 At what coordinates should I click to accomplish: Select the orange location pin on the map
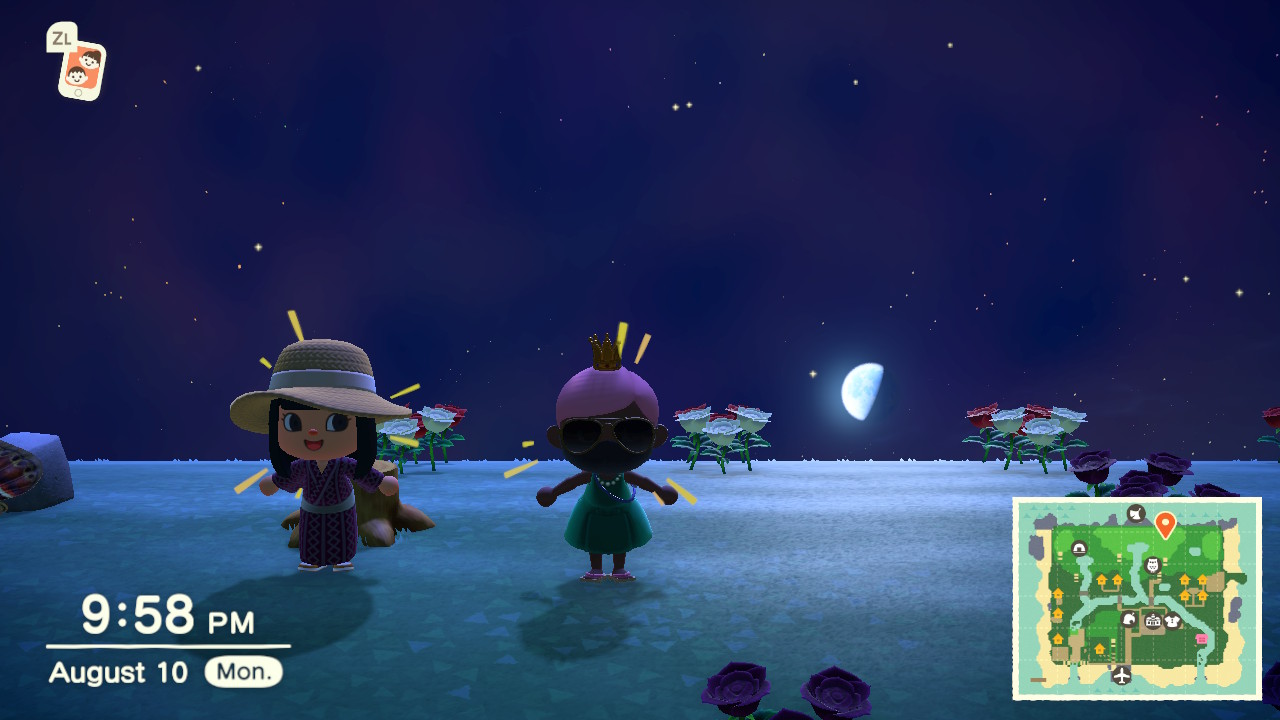(1164, 523)
